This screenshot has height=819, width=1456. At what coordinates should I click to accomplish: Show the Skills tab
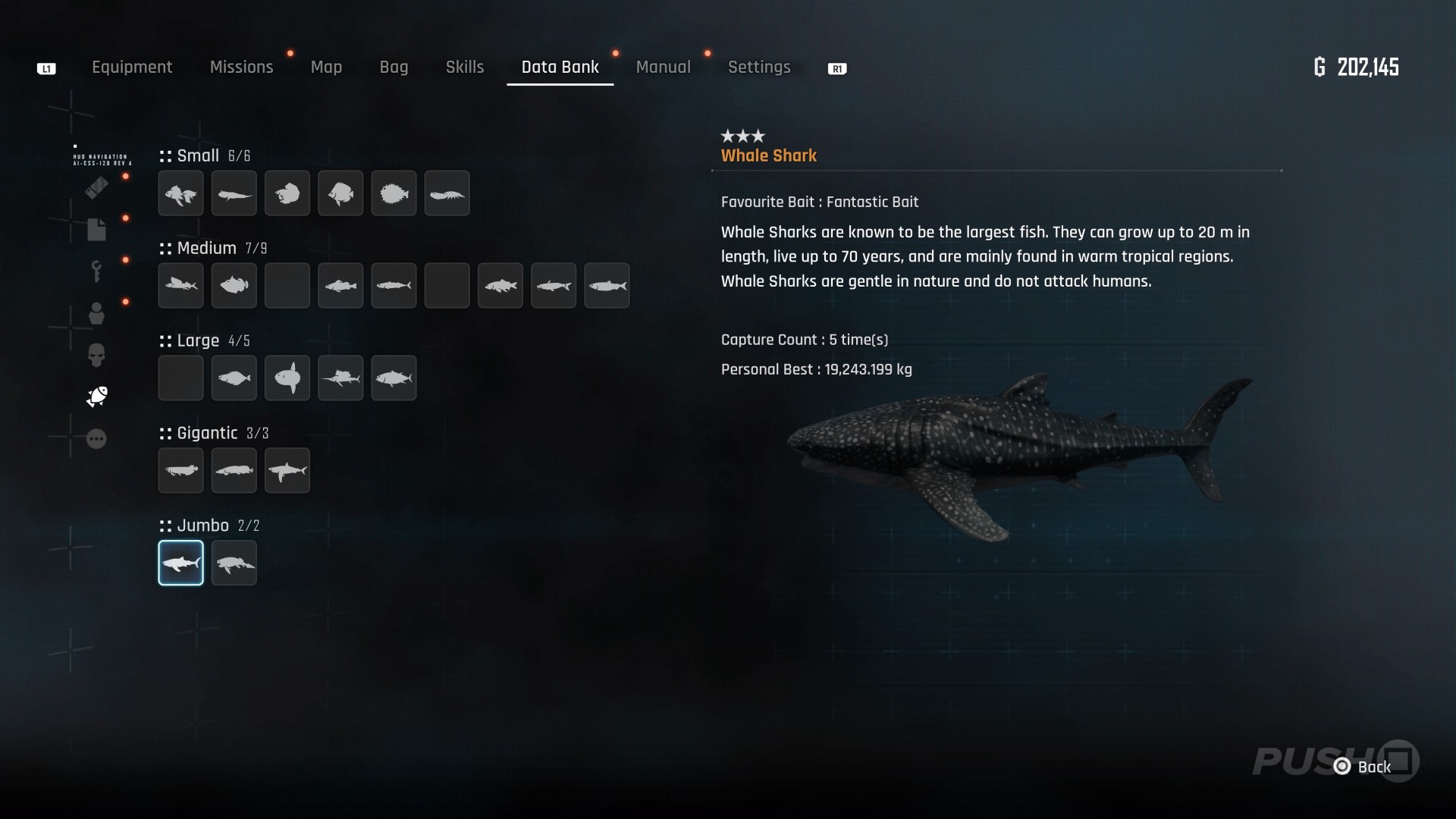coord(465,67)
